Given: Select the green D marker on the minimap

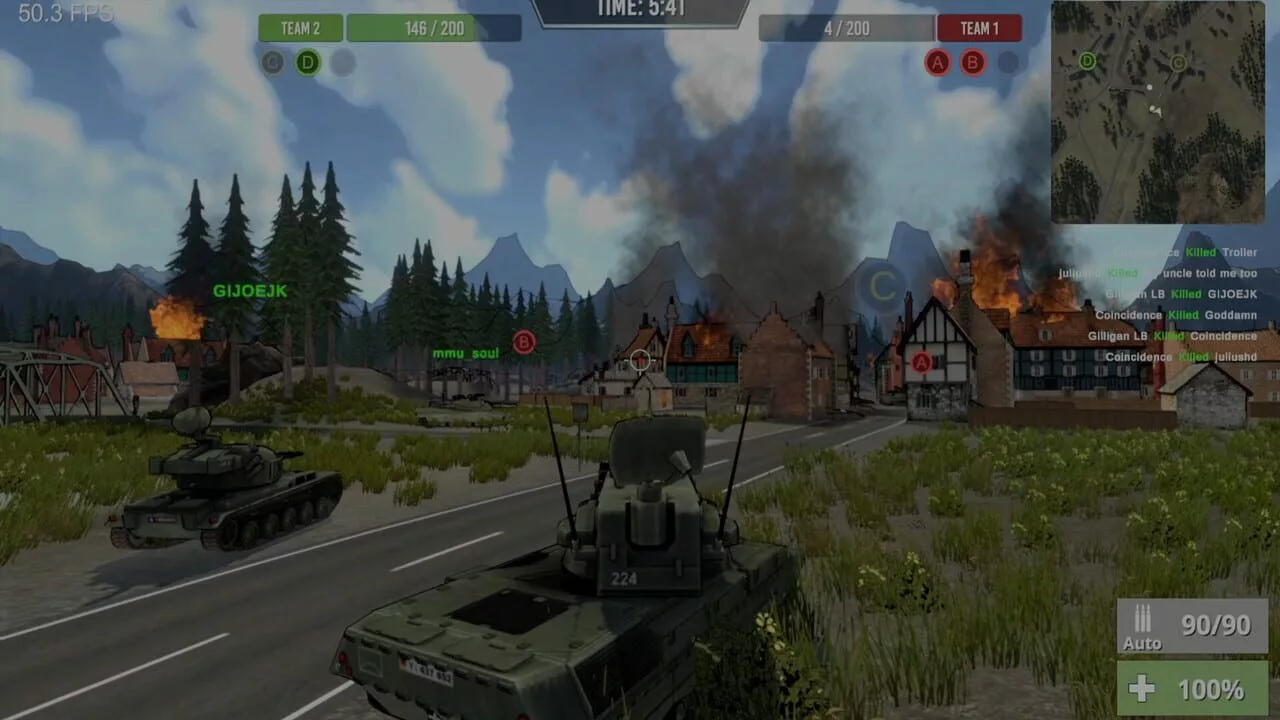Looking at the screenshot, I should [1087, 61].
